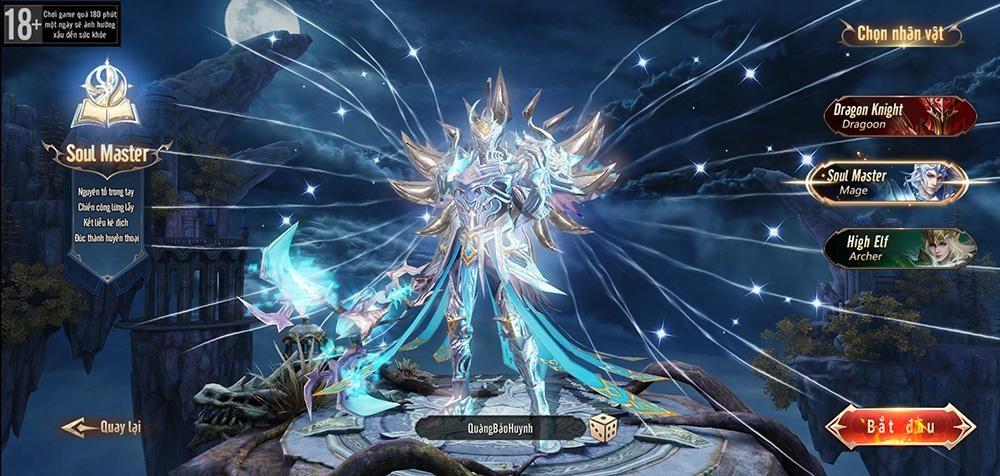Image resolution: width=1000 pixels, height=476 pixels.
Task: Go back with Quay lại
Action: 104,427
